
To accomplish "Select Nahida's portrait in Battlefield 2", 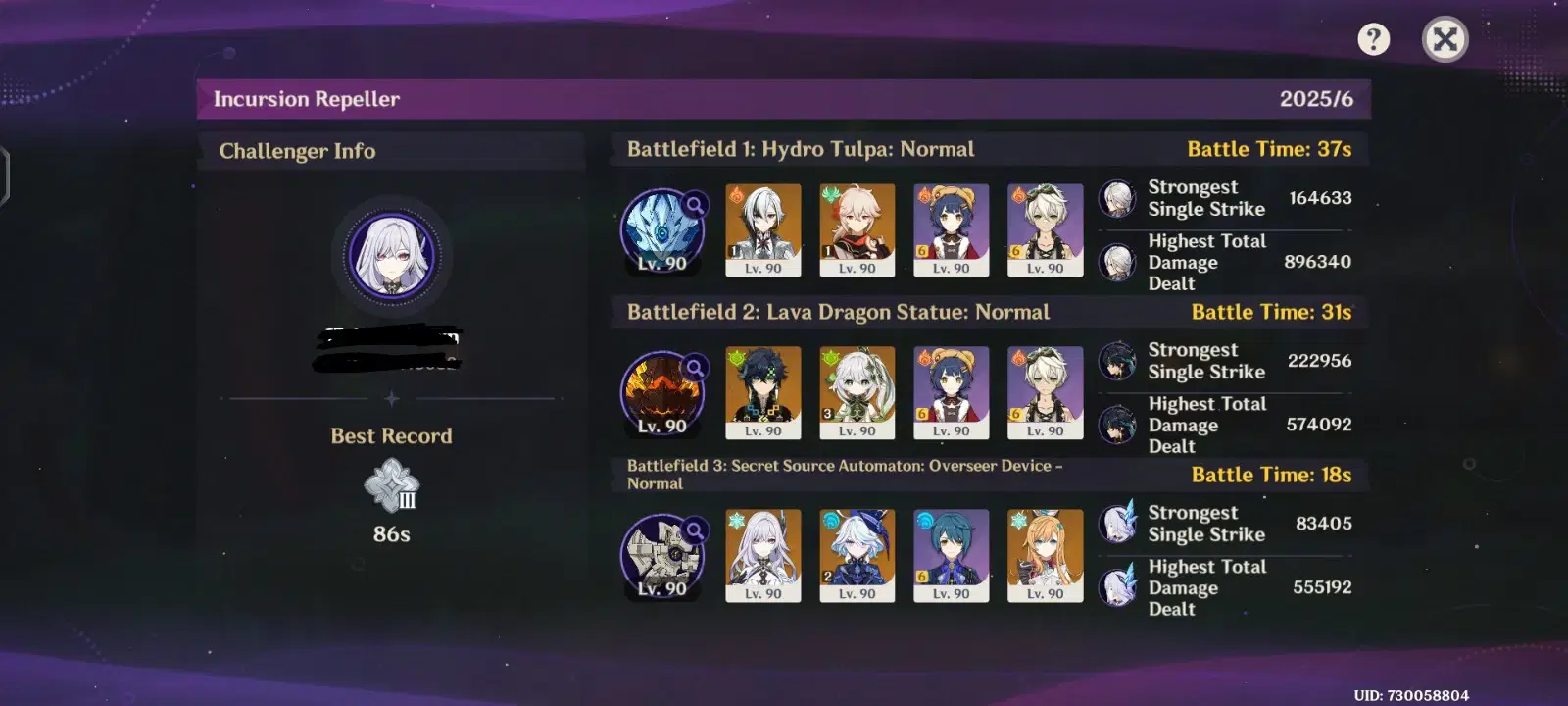I will pos(857,392).
